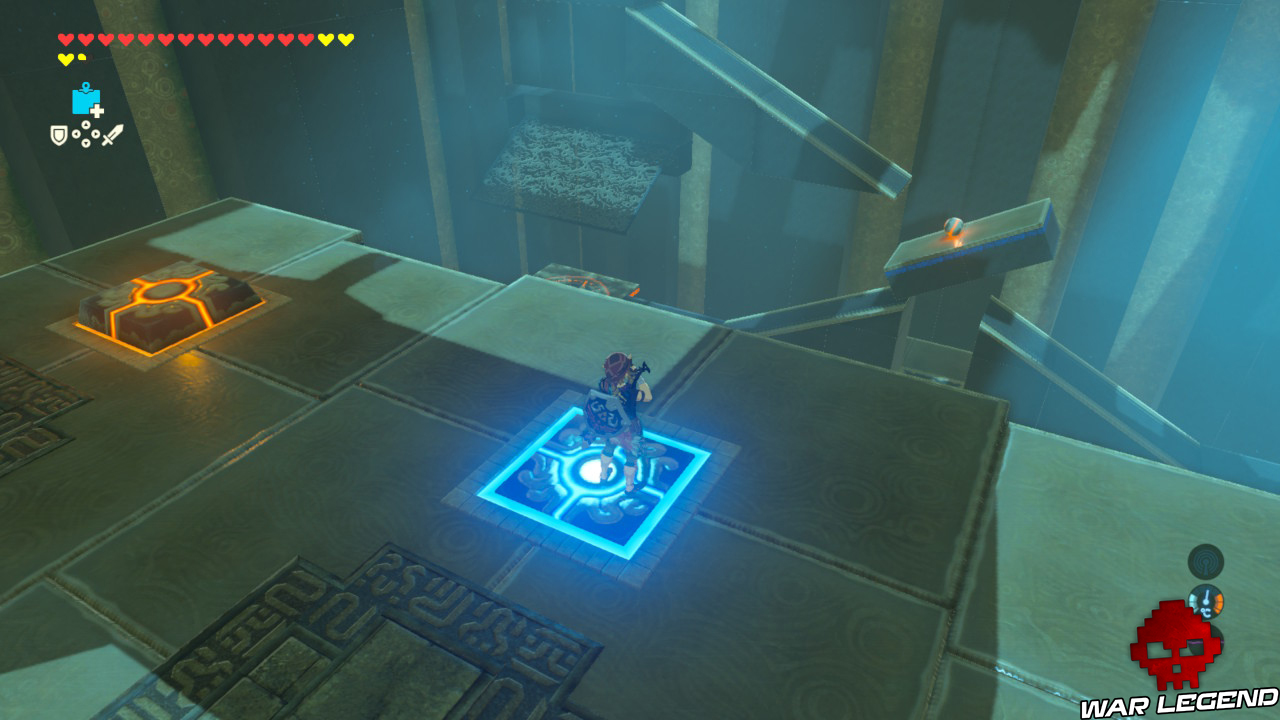
Task: Click the red War Legend skull logo
Action: (1172, 645)
